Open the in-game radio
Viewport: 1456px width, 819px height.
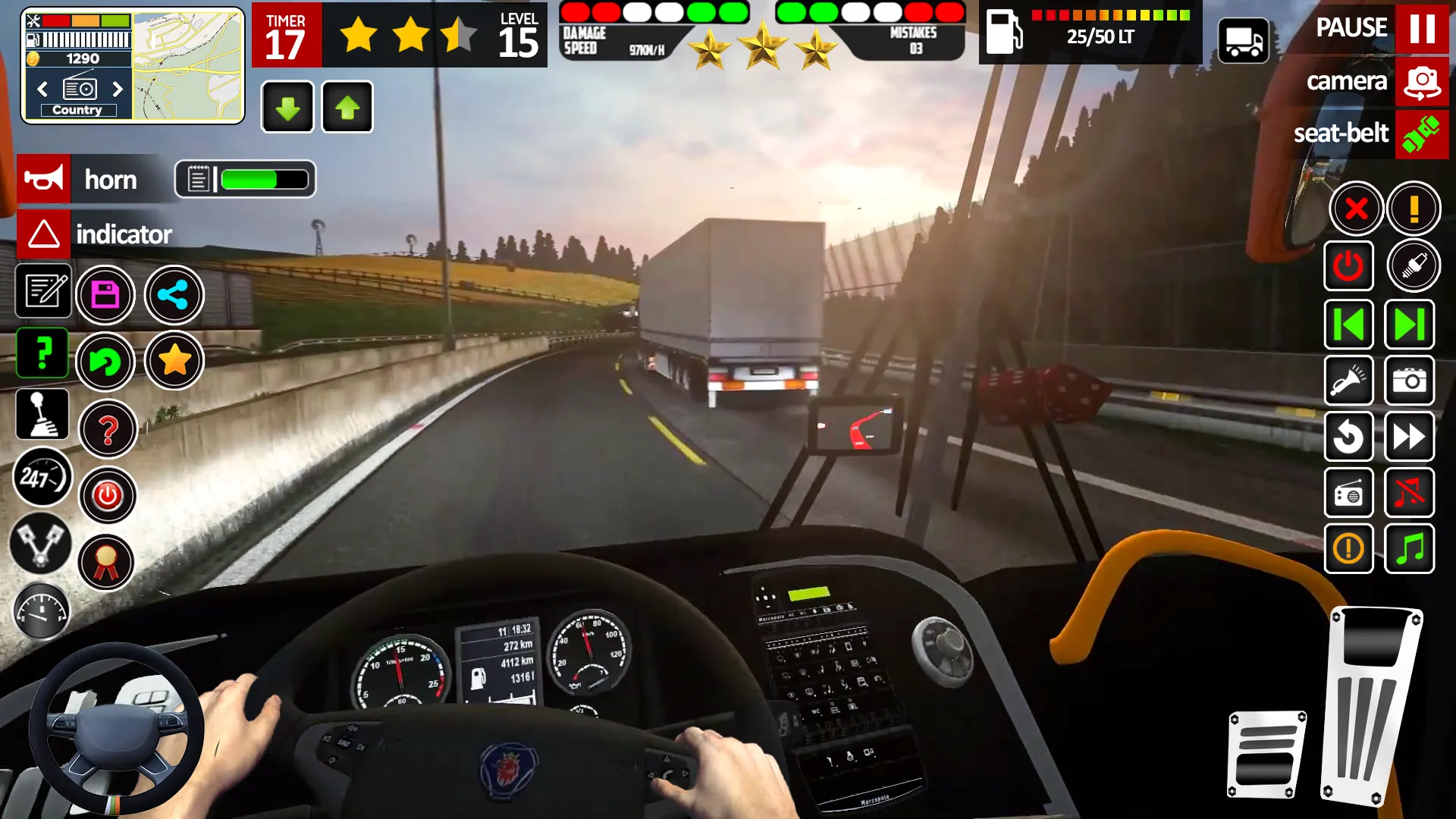pos(1349,493)
